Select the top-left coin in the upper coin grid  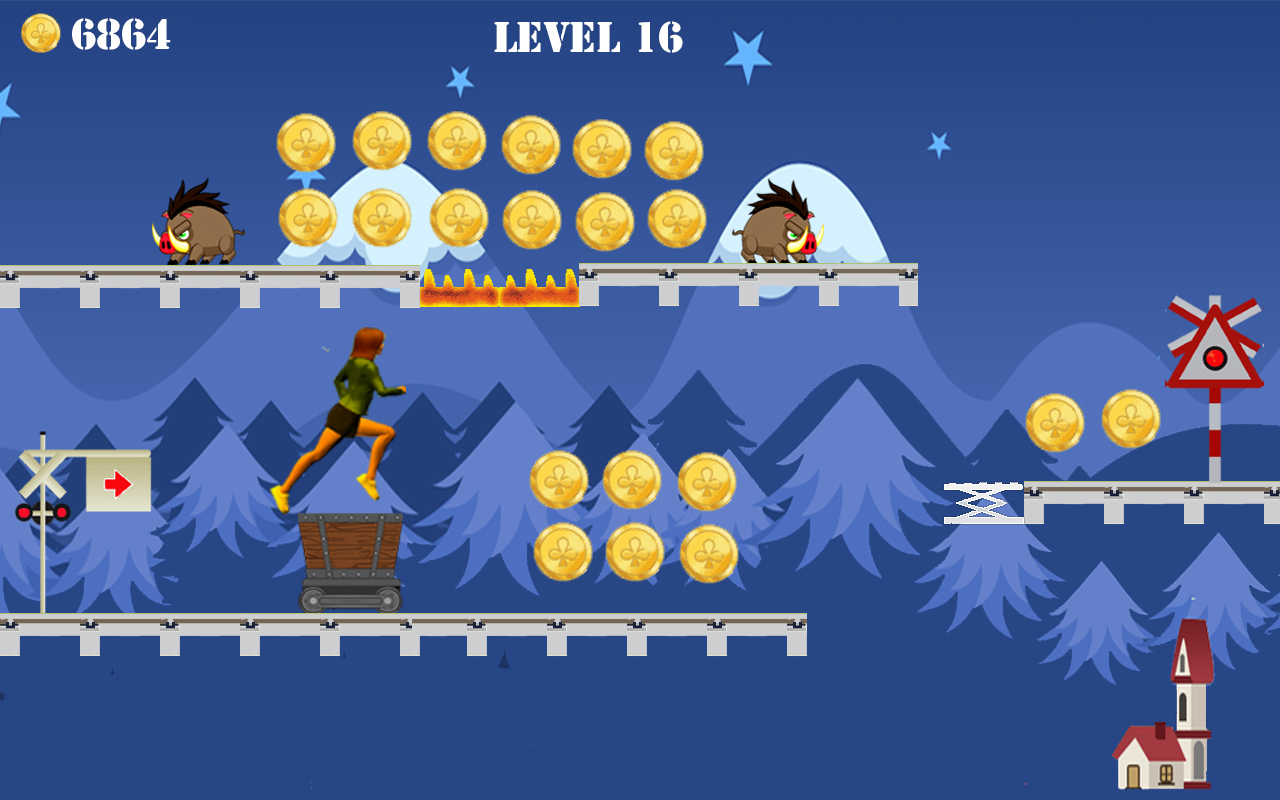pyautogui.click(x=306, y=140)
